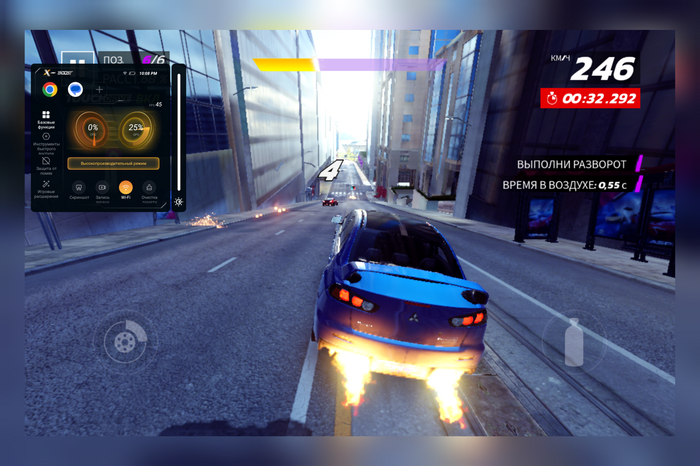Viewport: 700px width, 466px height.
Task: Switch to Защита от помех section
Action: tap(46, 163)
